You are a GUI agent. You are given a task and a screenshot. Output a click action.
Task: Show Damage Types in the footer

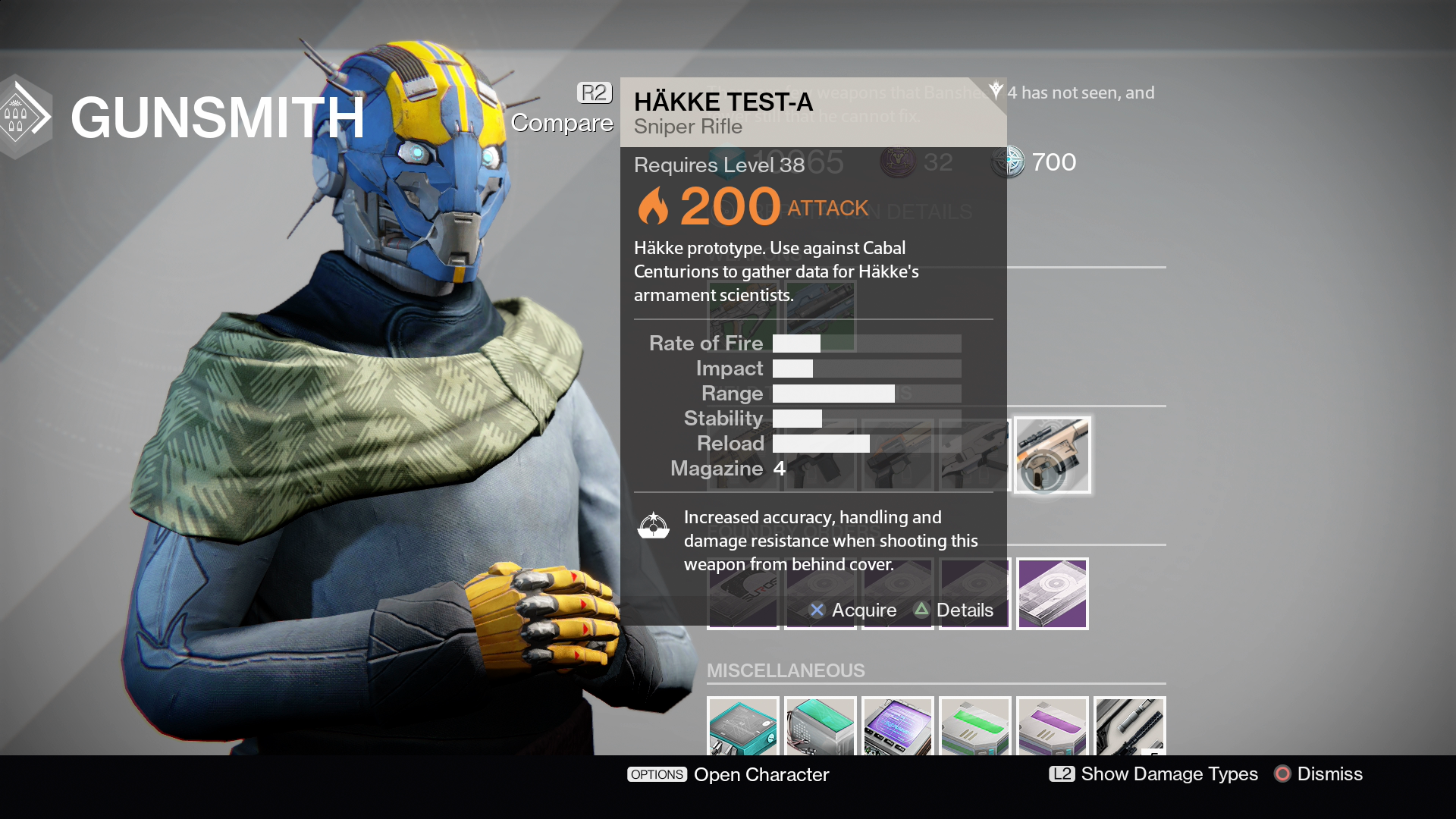(x=1153, y=774)
